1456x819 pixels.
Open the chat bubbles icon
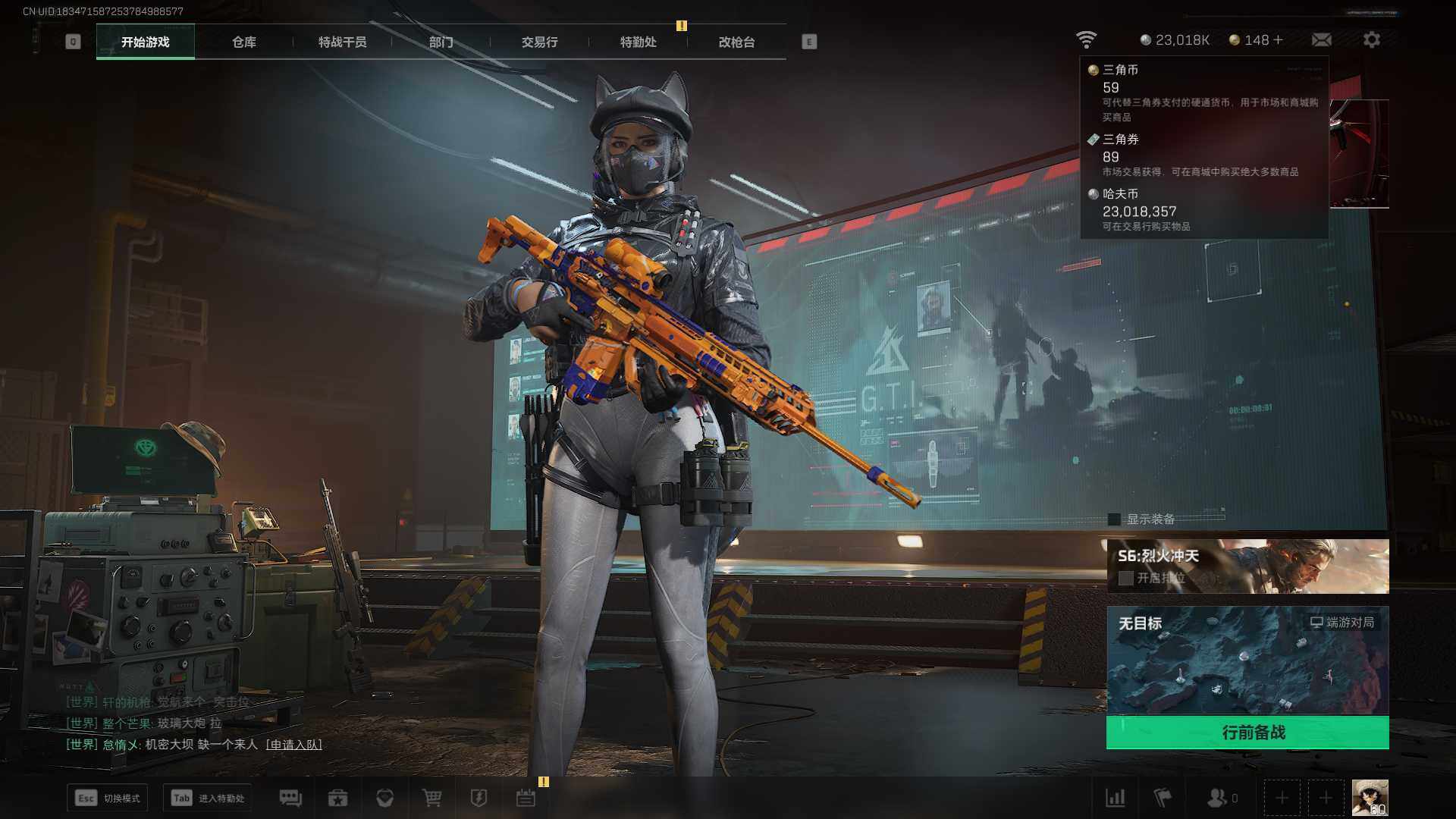290,798
